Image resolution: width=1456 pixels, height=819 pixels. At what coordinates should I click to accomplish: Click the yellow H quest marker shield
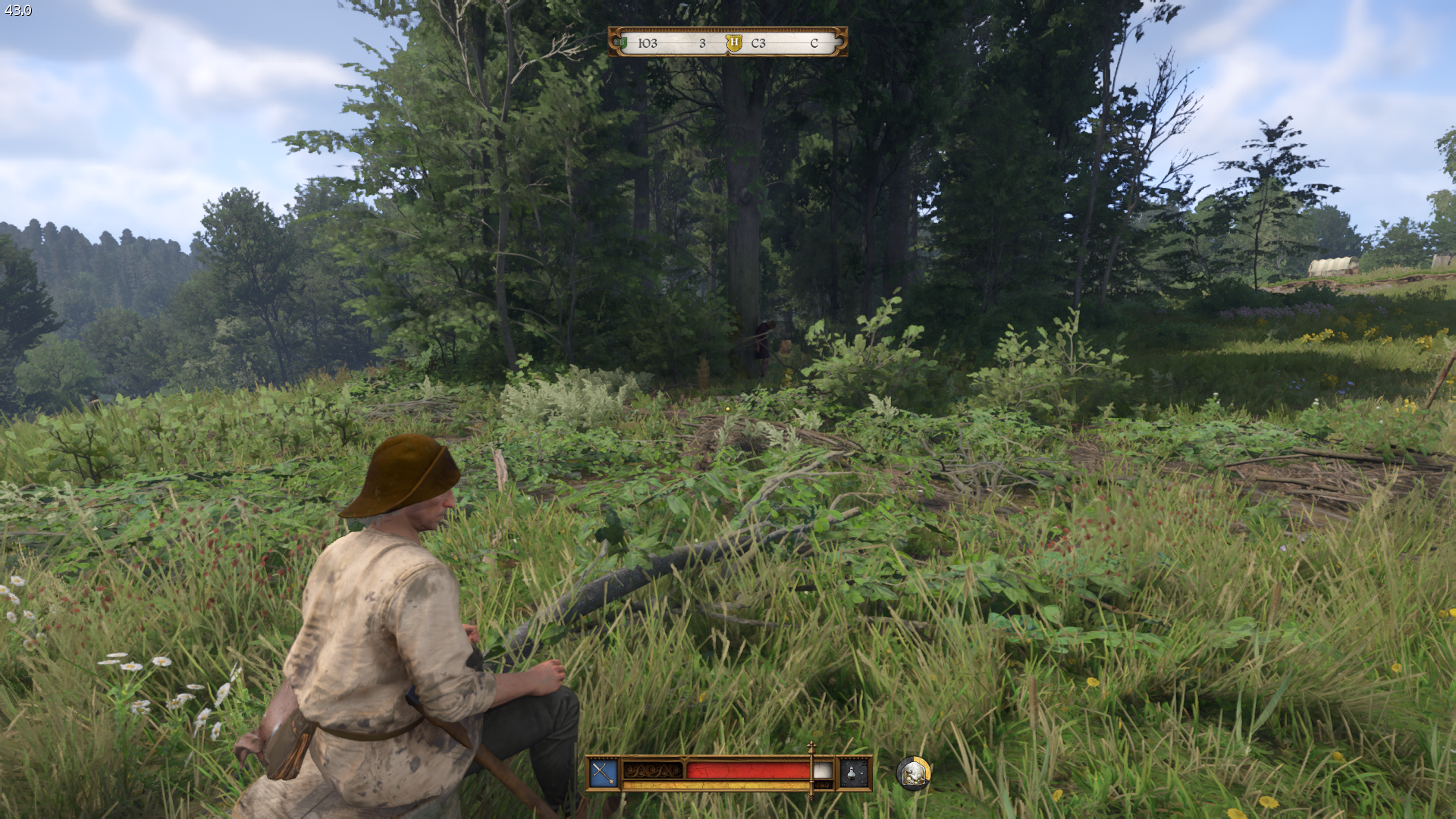[x=733, y=43]
